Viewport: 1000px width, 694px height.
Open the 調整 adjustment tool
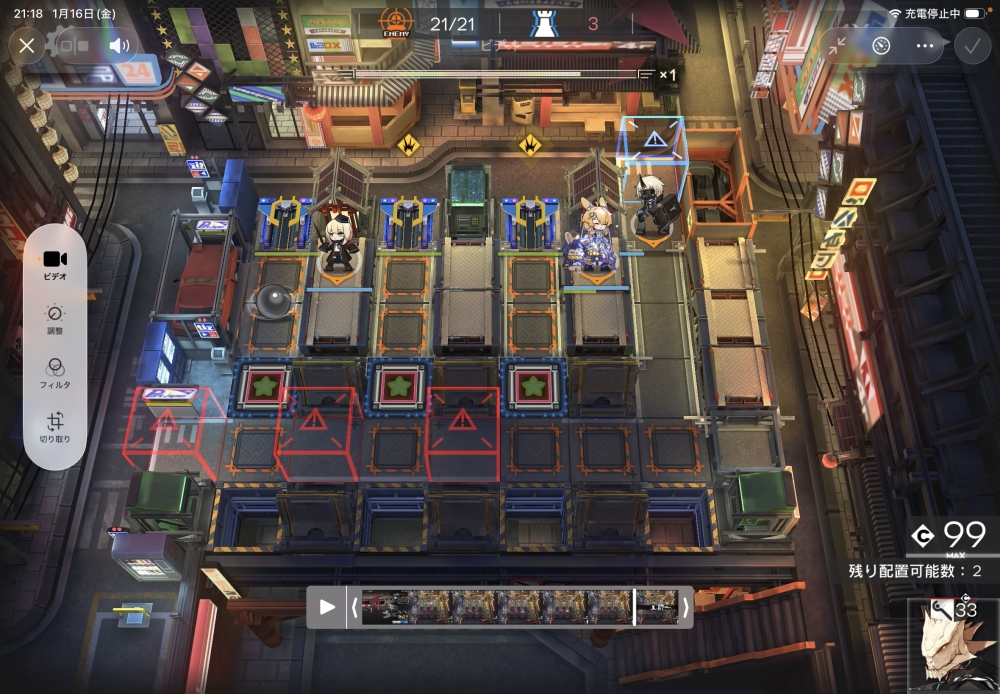(55, 317)
